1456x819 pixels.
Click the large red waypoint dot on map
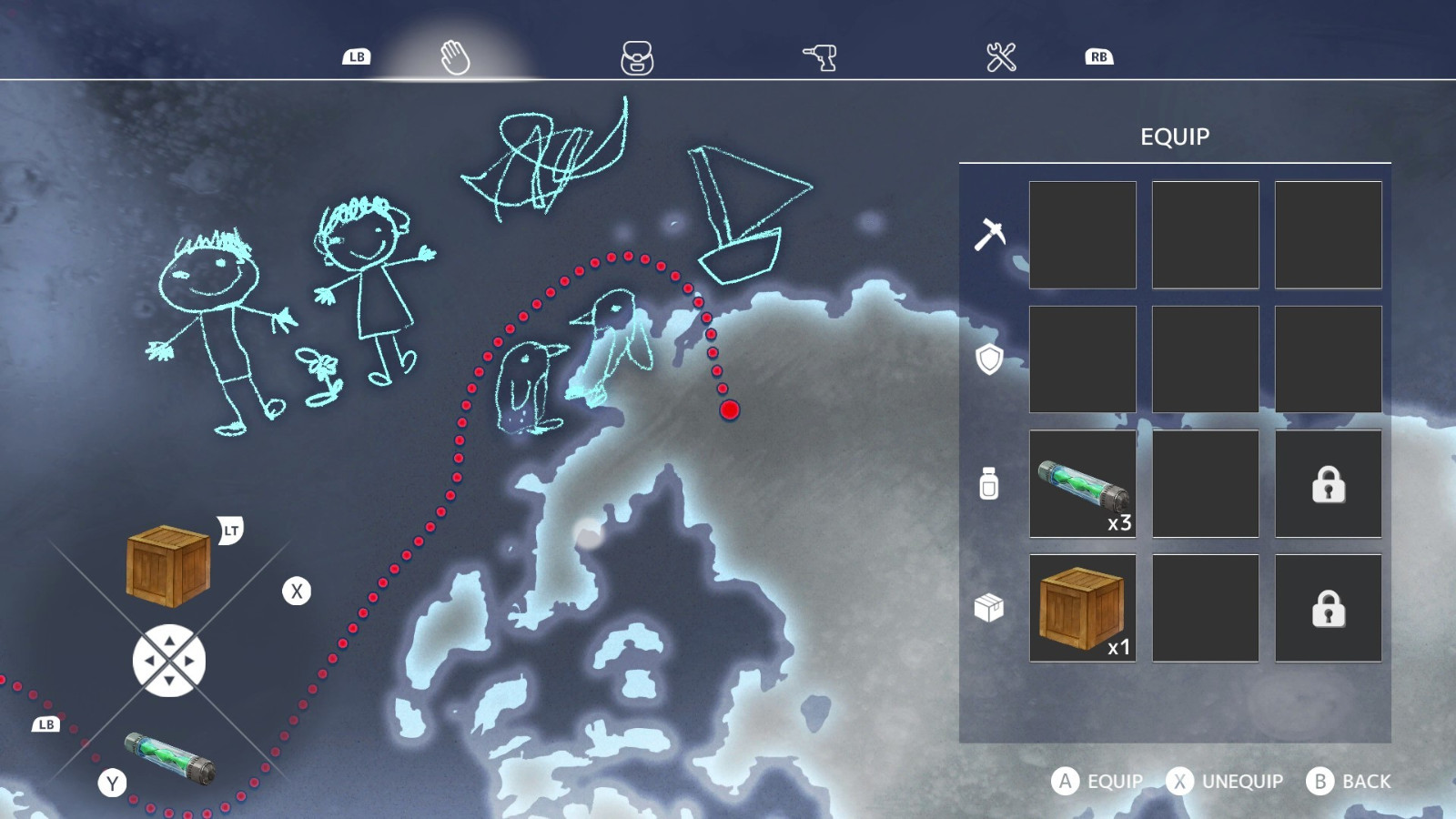point(729,411)
